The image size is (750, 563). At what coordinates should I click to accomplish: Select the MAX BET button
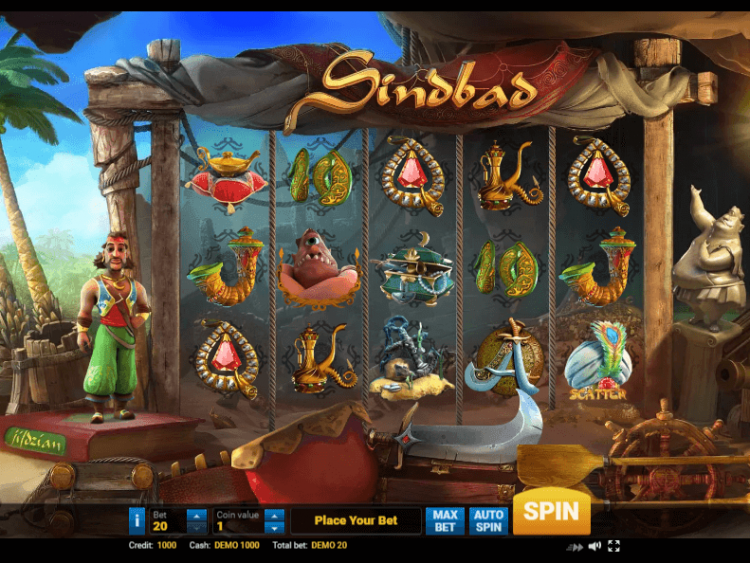(445, 520)
